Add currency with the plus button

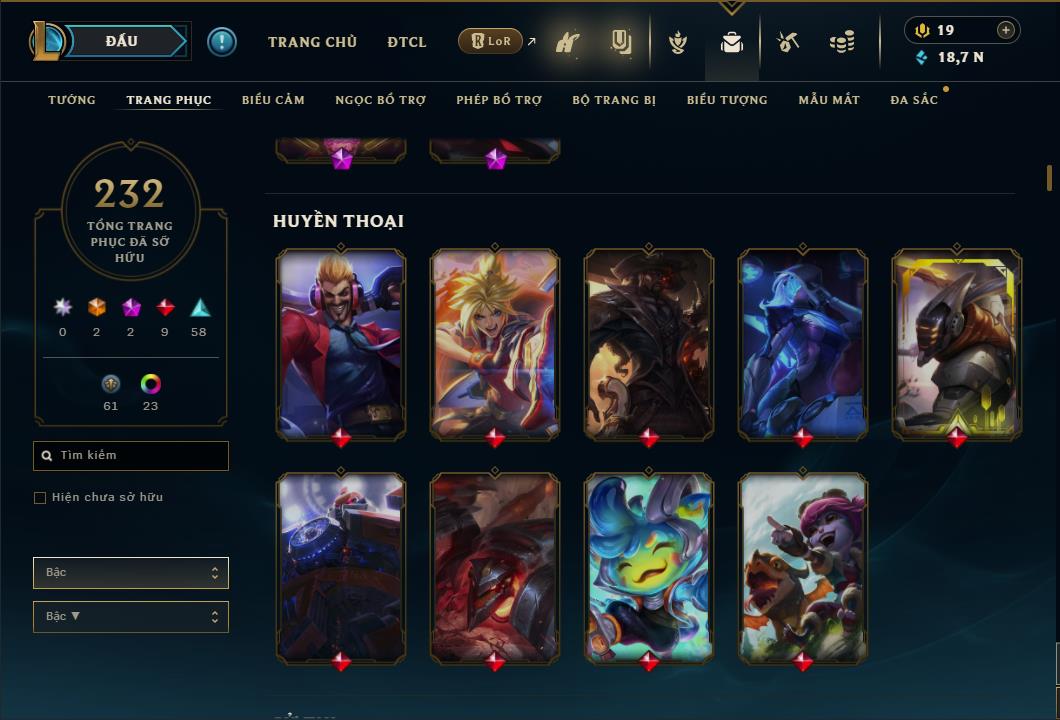(1005, 30)
